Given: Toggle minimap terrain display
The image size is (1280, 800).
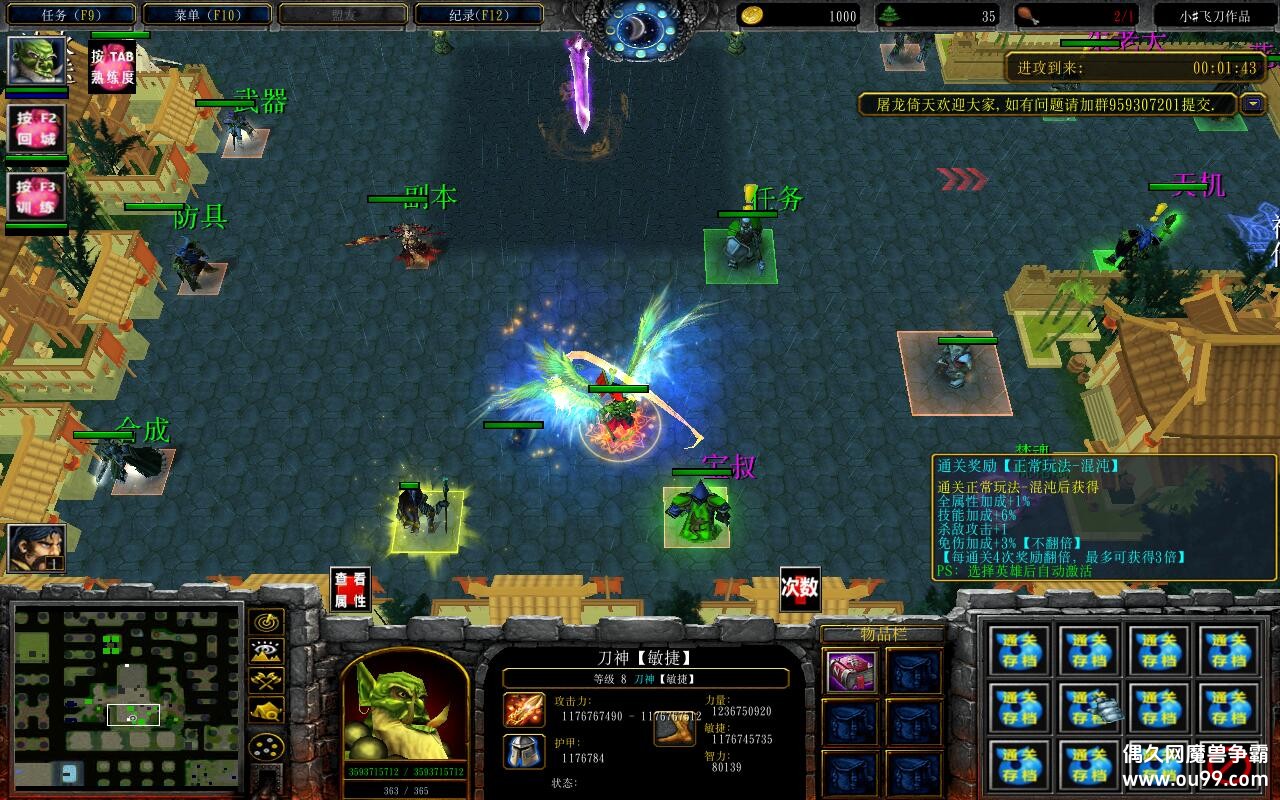Looking at the screenshot, I should [266, 652].
